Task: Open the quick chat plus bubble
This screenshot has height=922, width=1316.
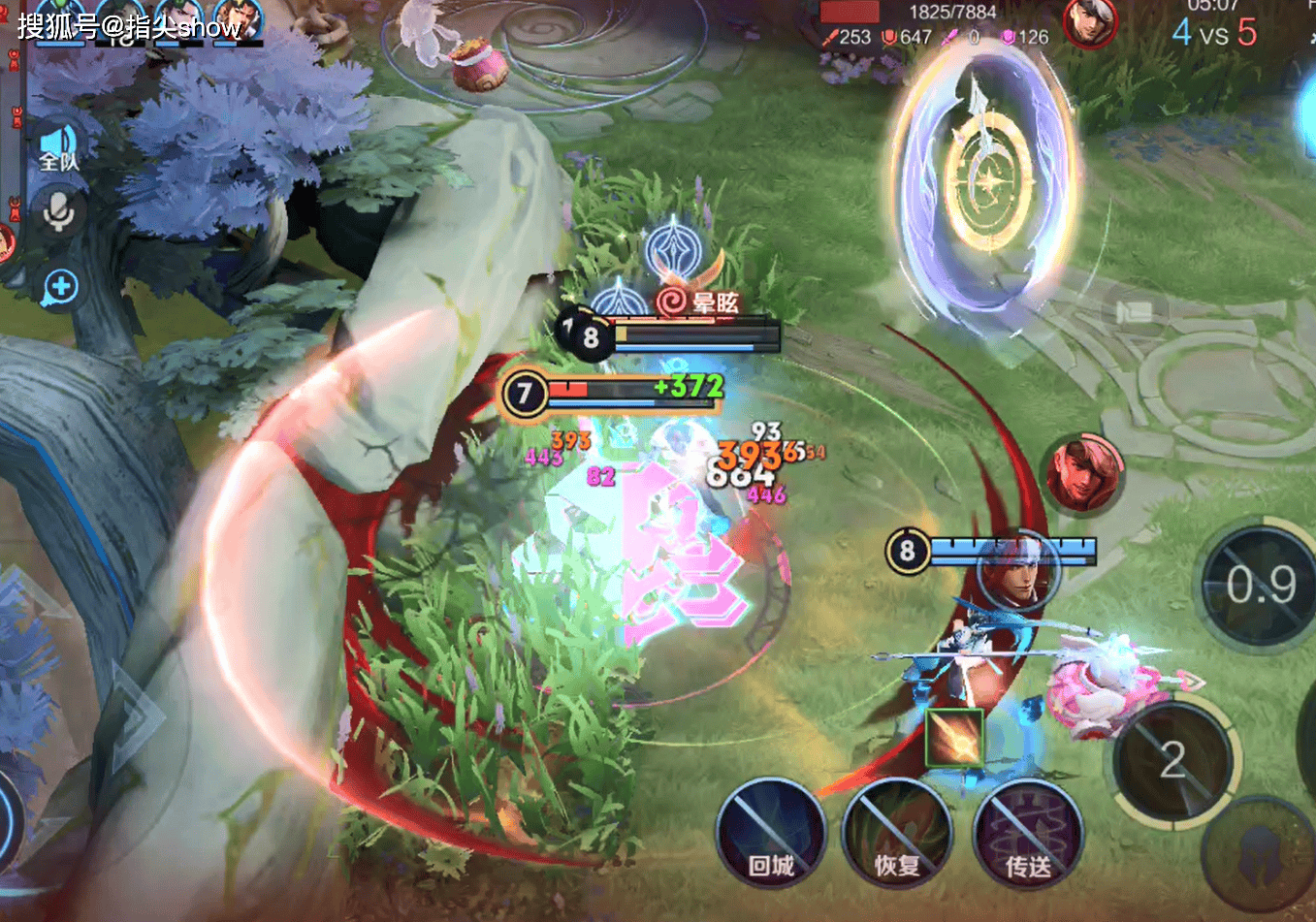Action: [60, 288]
